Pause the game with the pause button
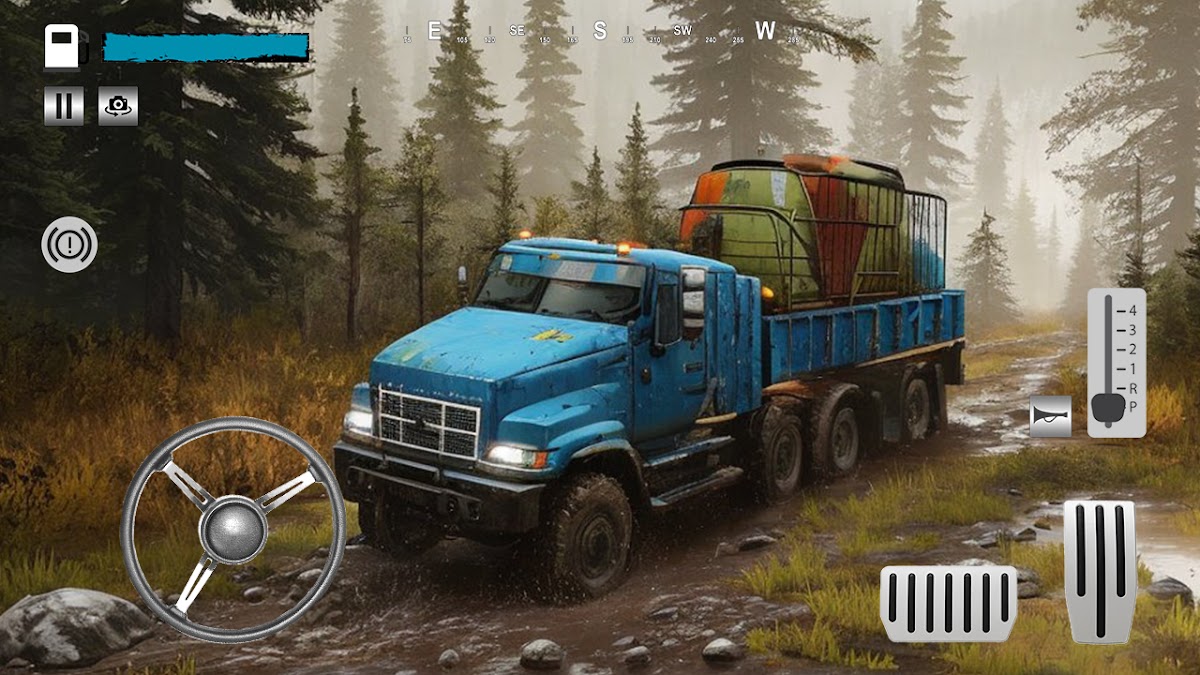 63,106
